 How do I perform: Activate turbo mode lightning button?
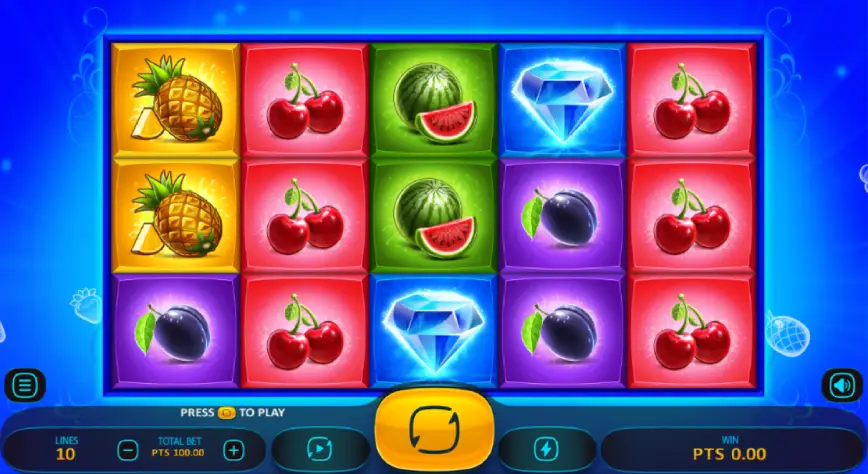point(547,449)
